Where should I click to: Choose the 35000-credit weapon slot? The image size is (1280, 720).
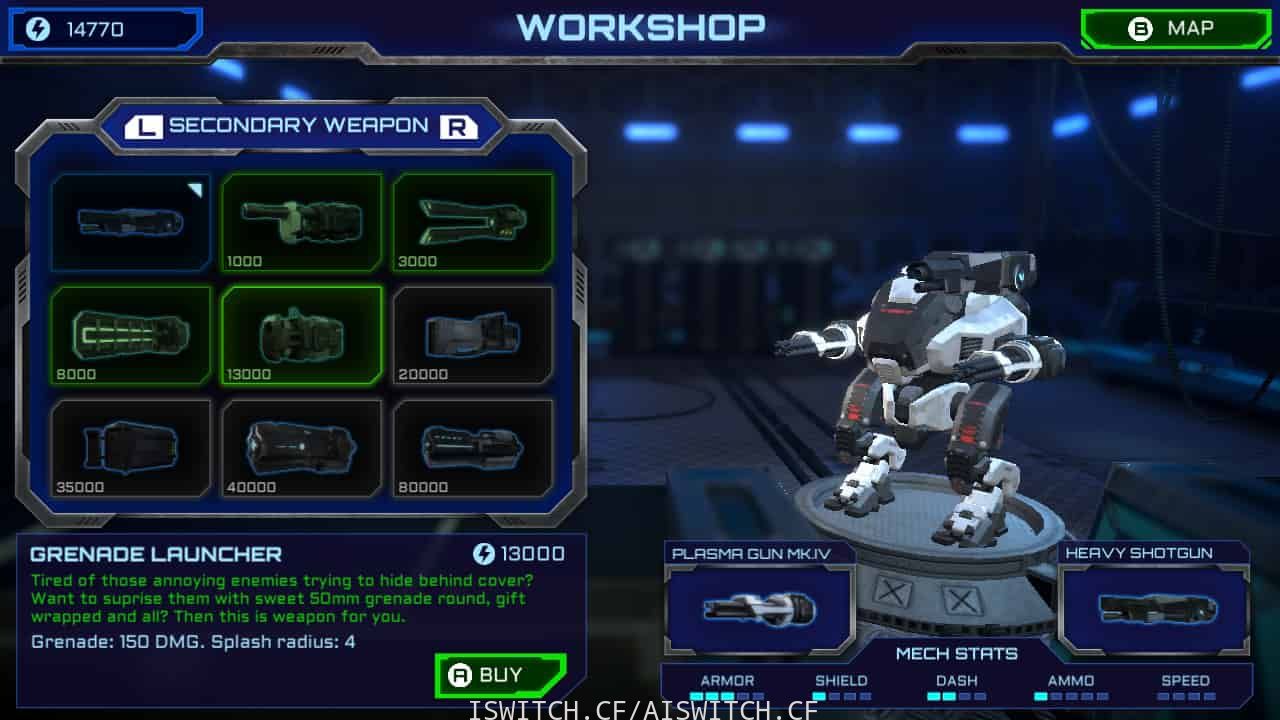pyautogui.click(x=131, y=448)
